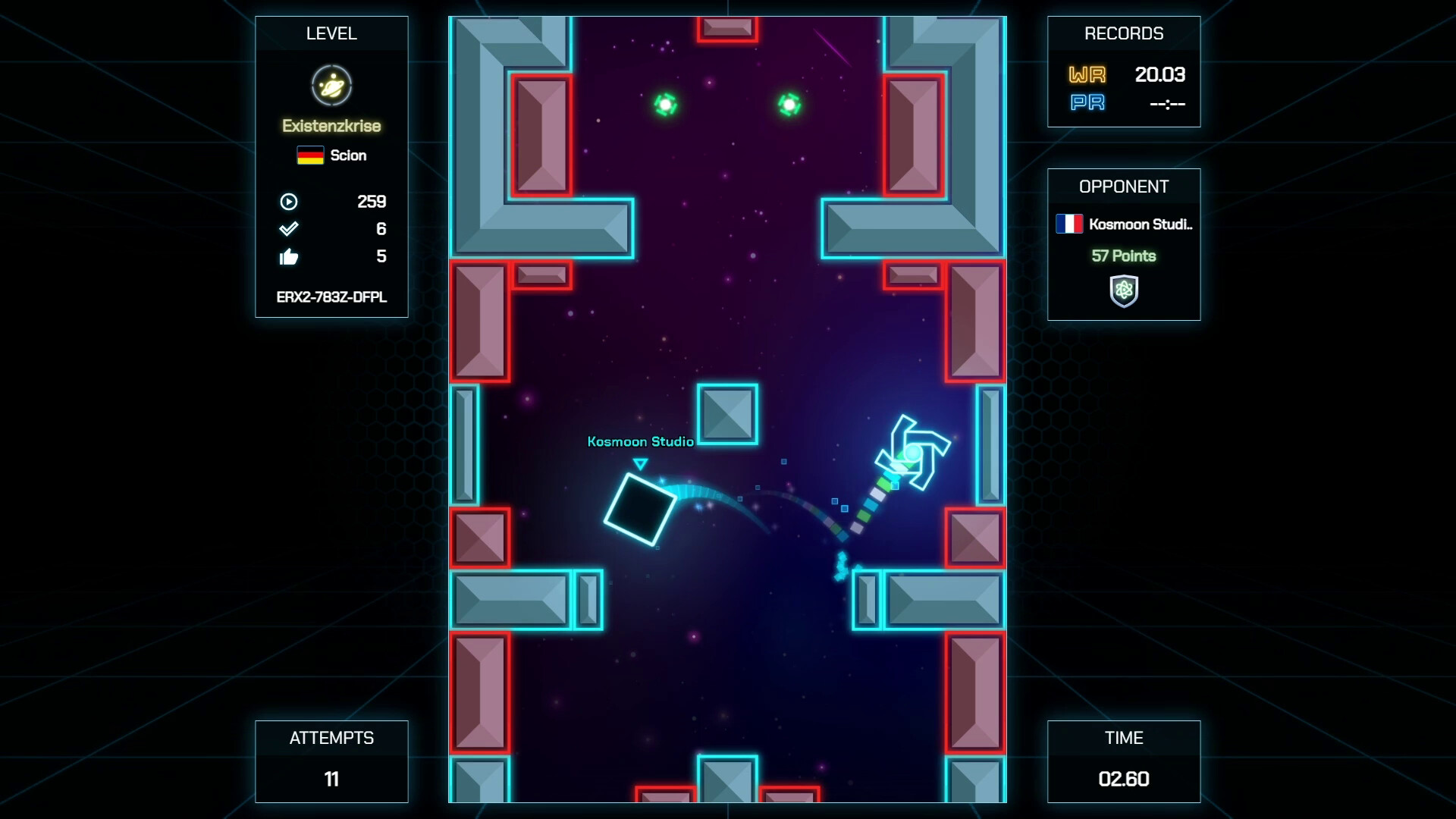
Task: Select the atom shield badge in Opponent panel
Action: click(1124, 289)
